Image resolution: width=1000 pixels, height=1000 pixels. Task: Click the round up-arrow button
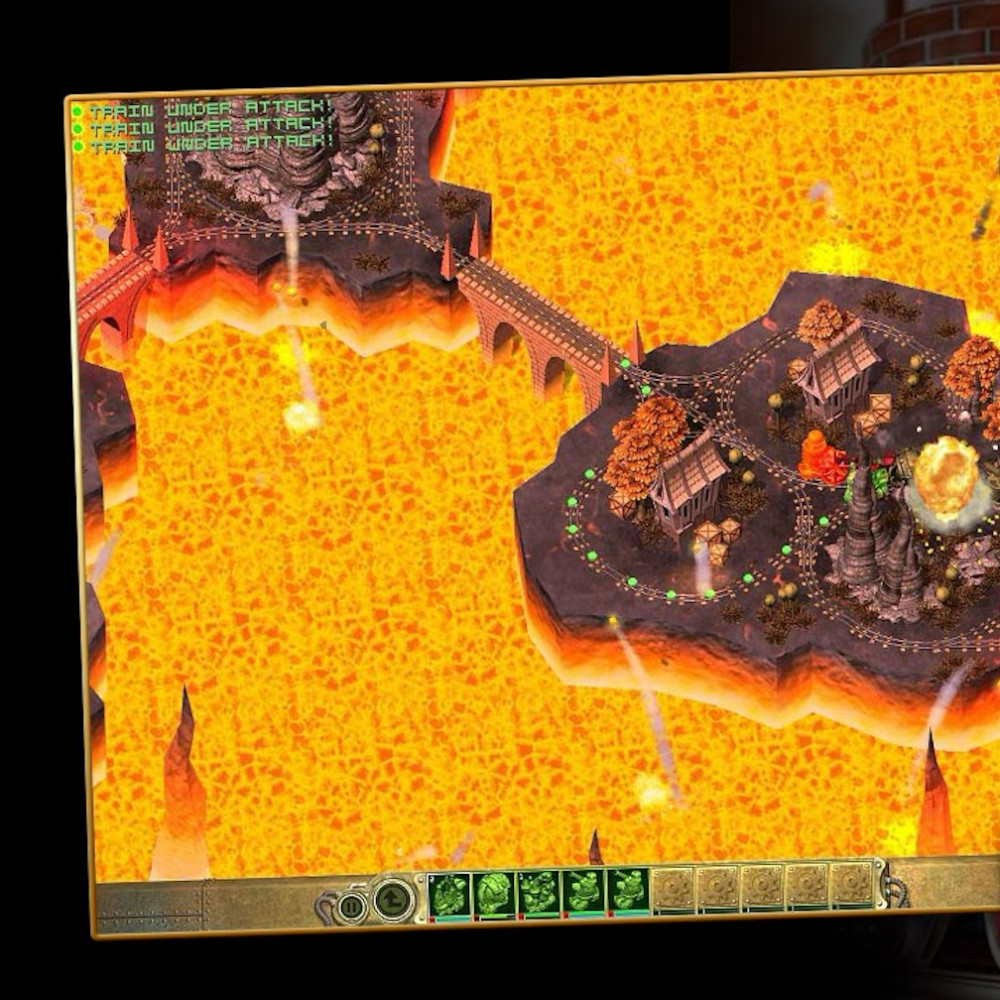click(x=393, y=900)
